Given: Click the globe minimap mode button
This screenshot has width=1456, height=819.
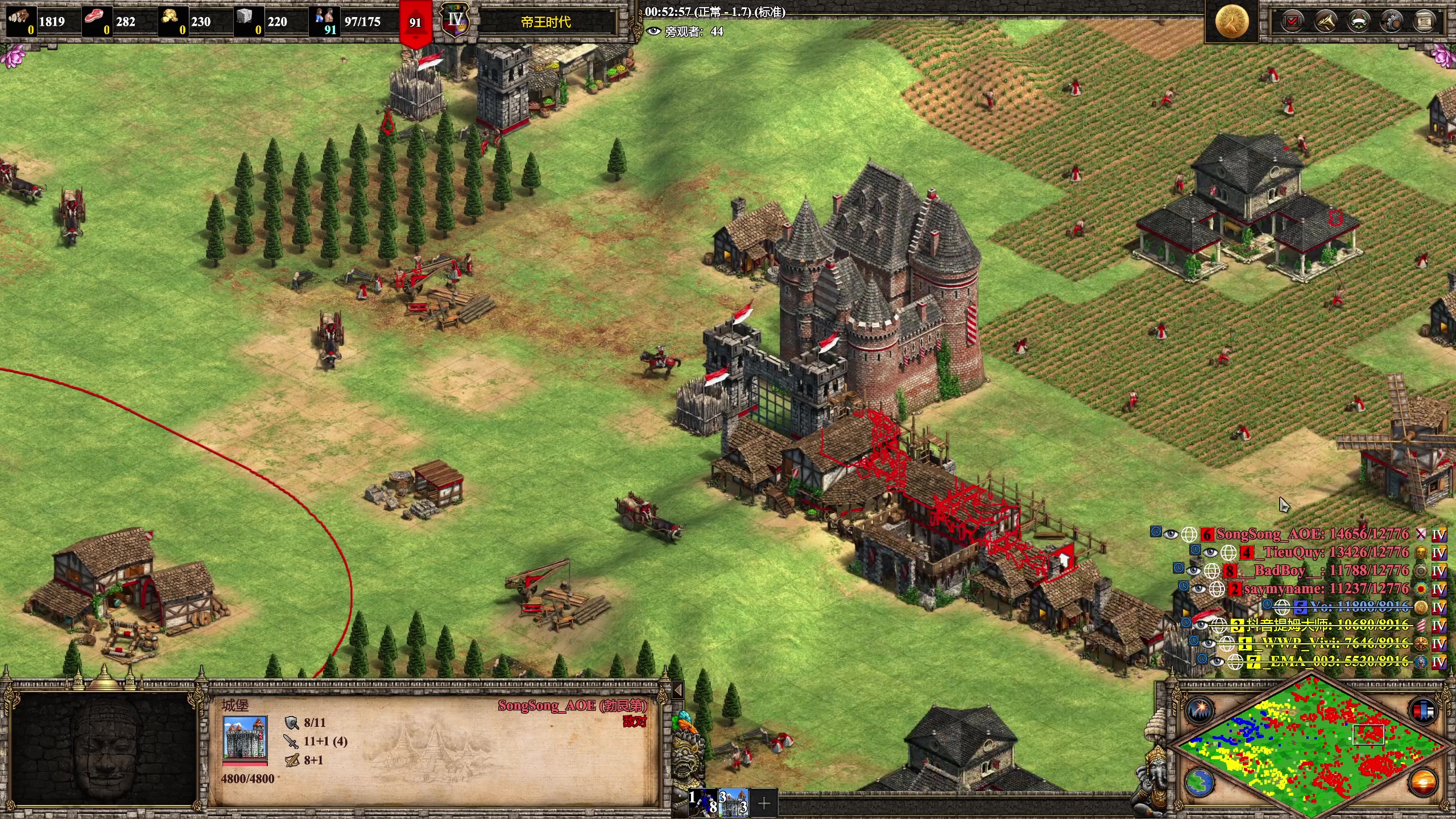Looking at the screenshot, I should pyautogui.click(x=1201, y=783).
